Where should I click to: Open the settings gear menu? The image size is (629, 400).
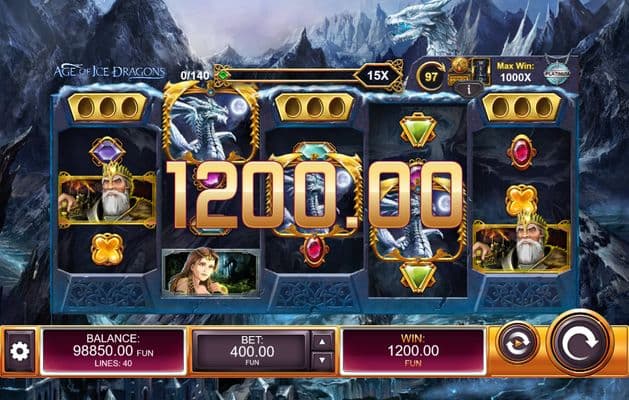click(18, 351)
